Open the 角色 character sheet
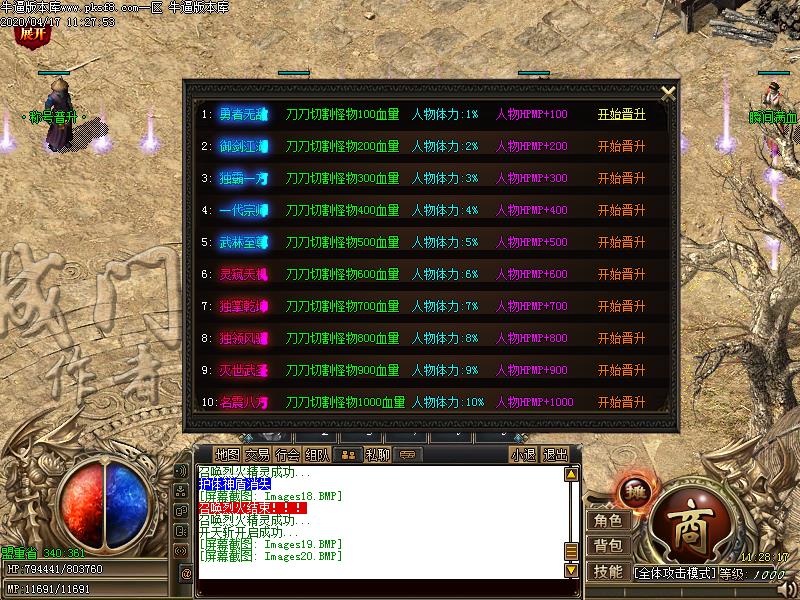Image resolution: width=800 pixels, height=600 pixels. click(607, 520)
